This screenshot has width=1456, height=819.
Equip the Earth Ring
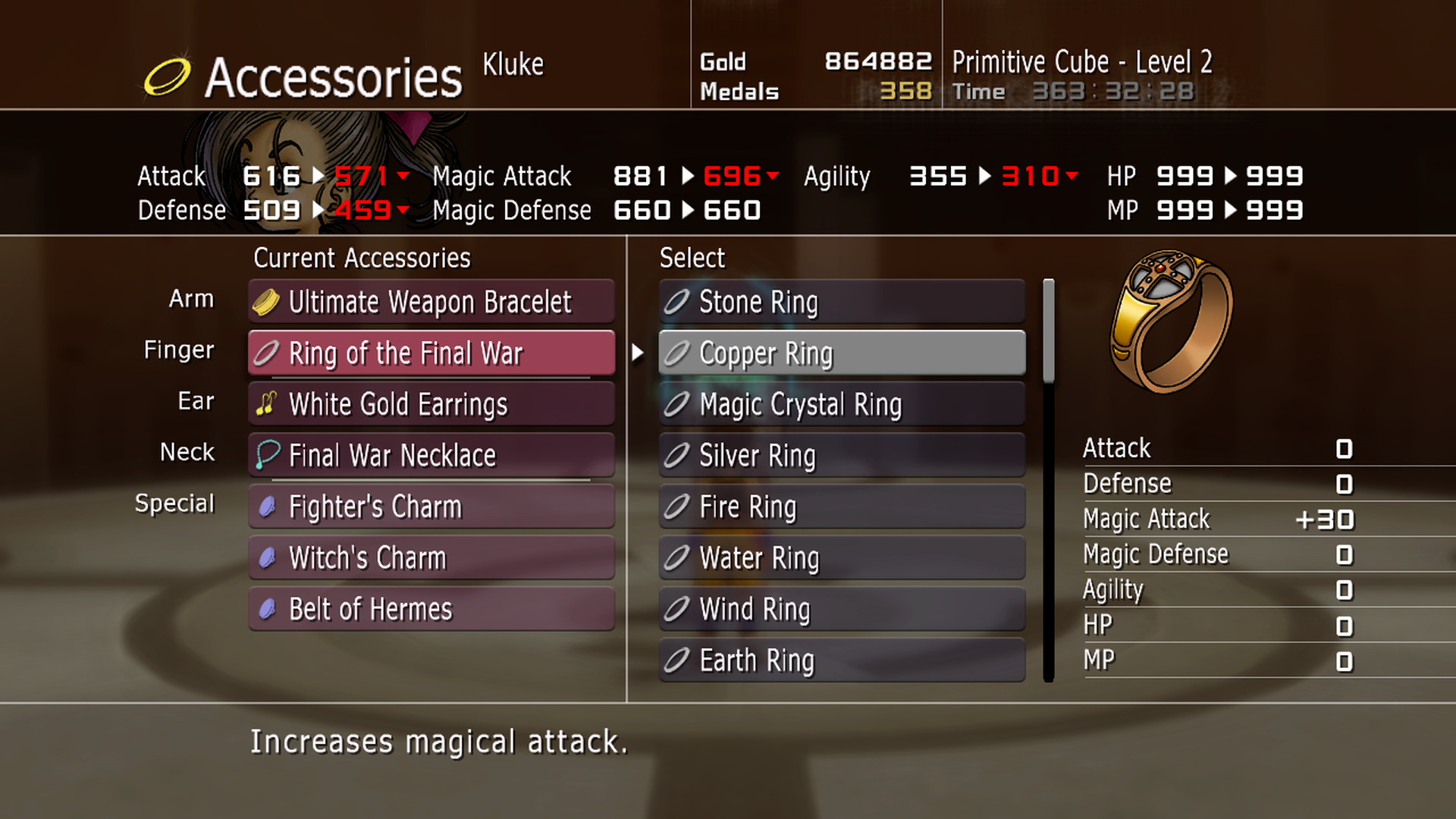click(842, 661)
